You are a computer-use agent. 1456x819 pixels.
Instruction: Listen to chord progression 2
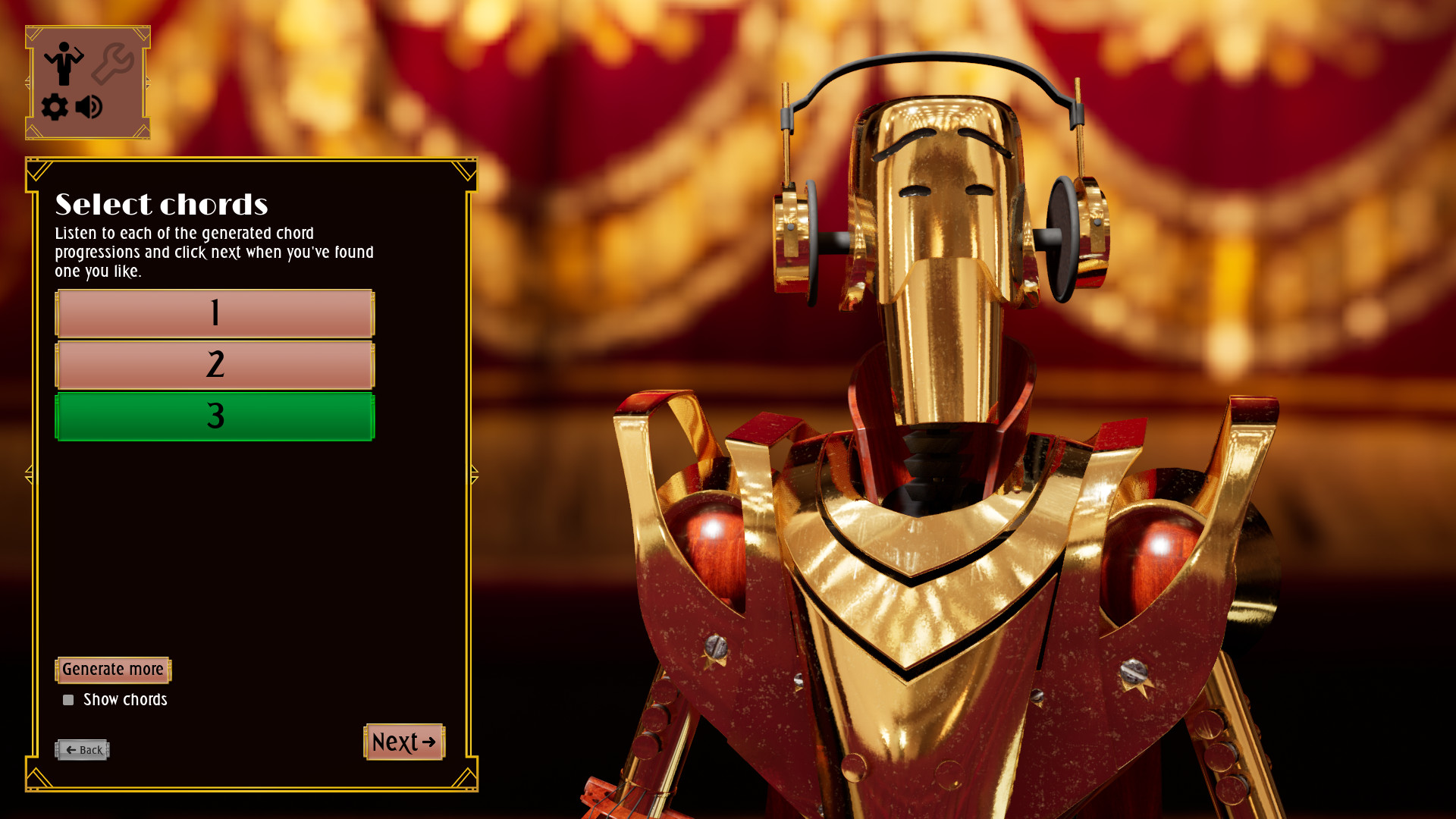[x=215, y=364]
